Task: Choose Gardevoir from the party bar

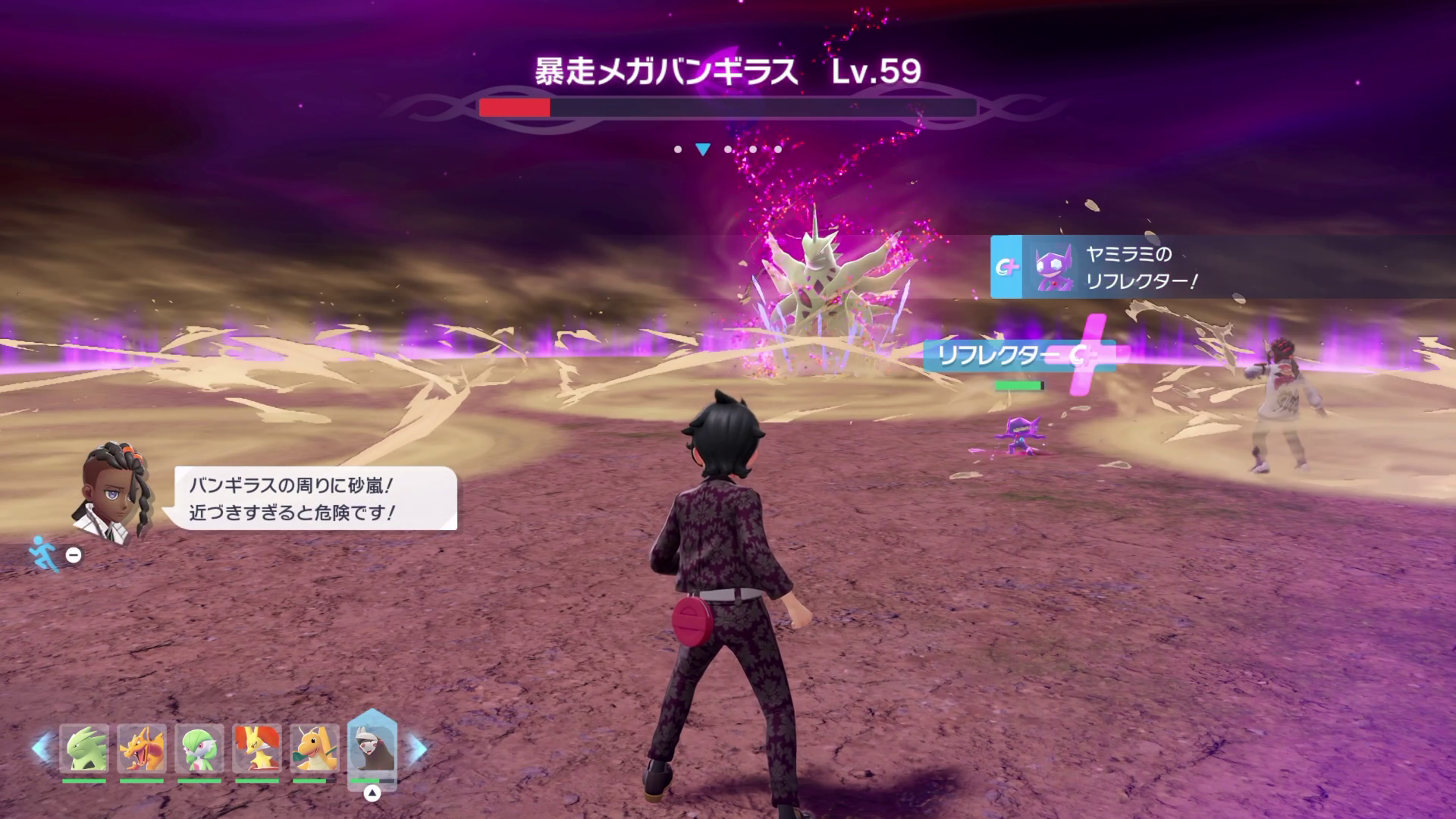Action: [x=199, y=749]
